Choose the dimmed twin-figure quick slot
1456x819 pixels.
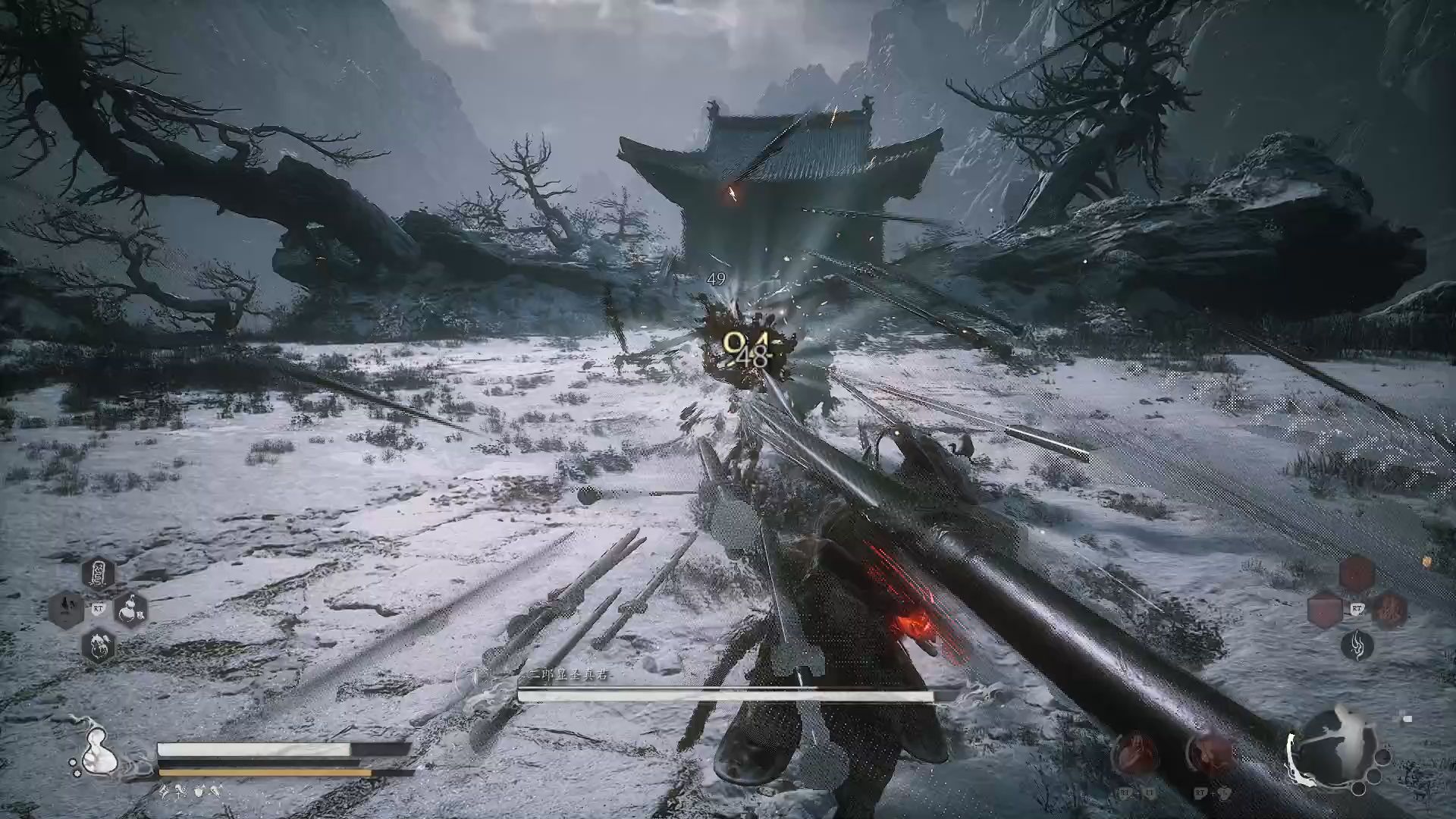pyautogui.click(x=67, y=609)
